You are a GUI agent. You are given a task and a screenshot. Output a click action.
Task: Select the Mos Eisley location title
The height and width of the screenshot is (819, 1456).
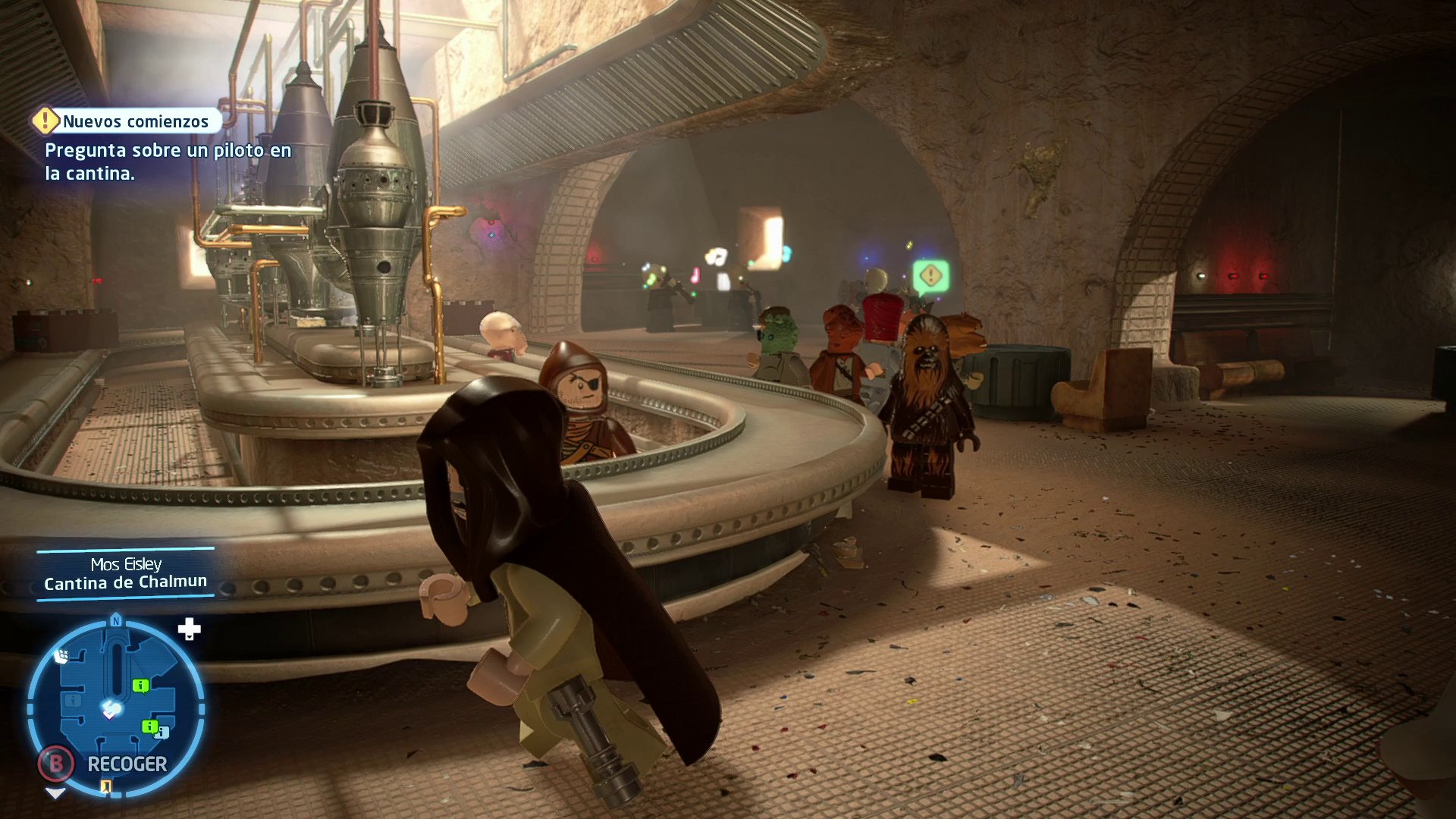(x=126, y=563)
